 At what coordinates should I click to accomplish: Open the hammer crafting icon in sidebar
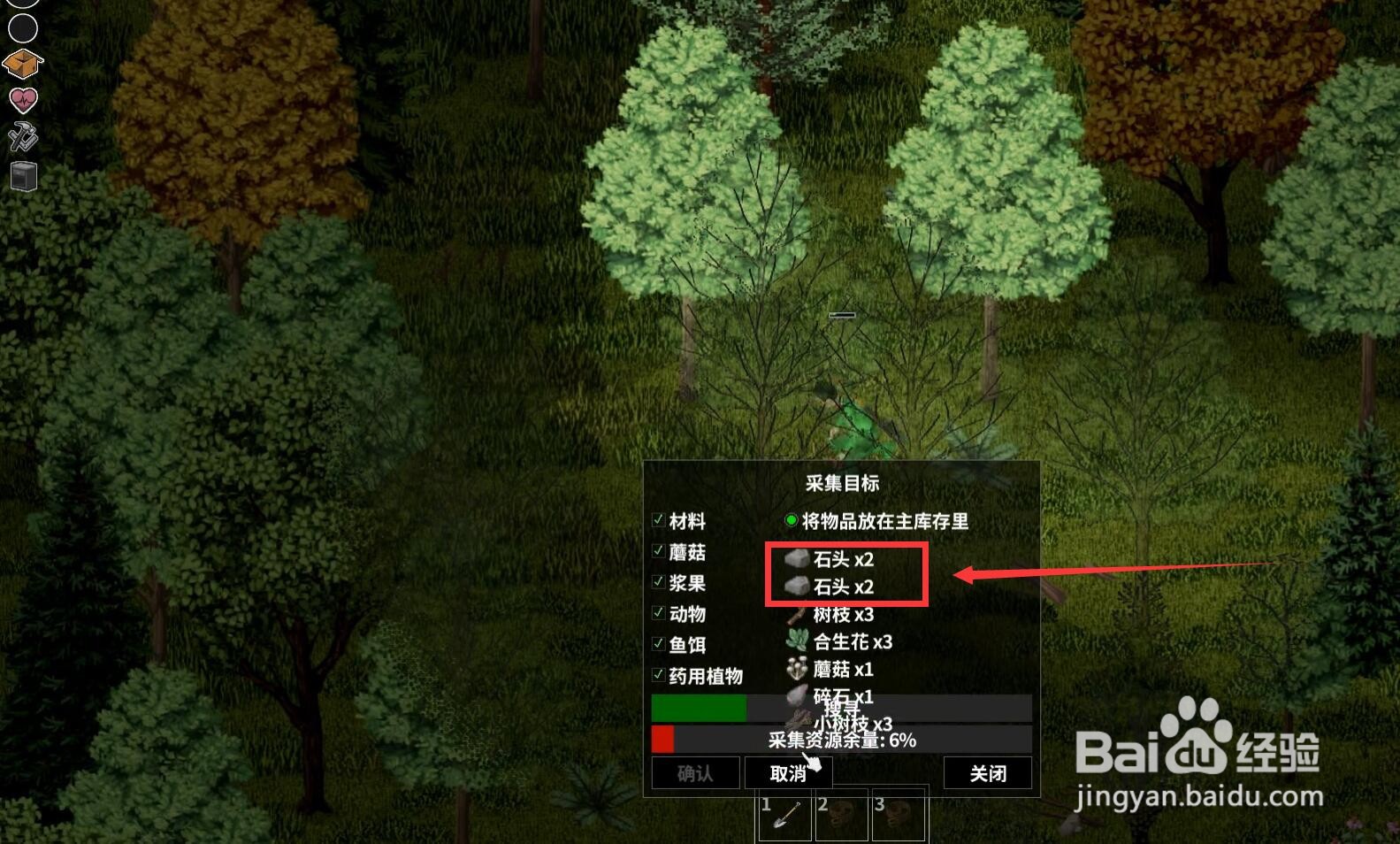pos(23,136)
